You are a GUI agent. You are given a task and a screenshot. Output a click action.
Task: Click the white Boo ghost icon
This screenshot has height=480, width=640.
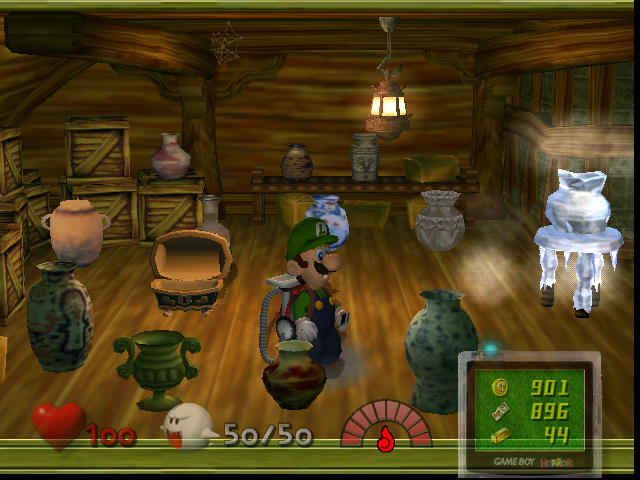click(x=189, y=427)
